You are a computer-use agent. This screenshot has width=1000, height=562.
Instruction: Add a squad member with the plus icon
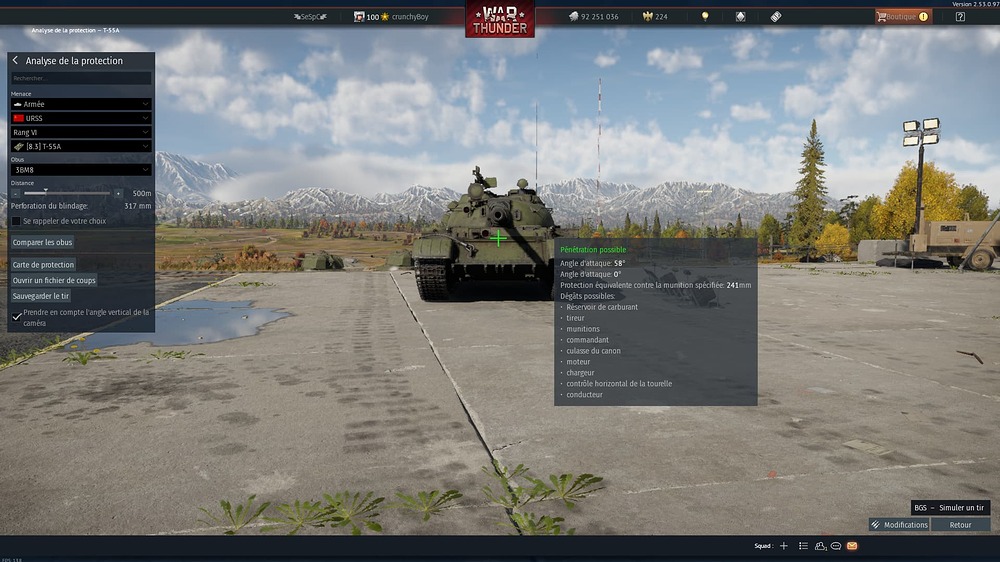coord(784,546)
